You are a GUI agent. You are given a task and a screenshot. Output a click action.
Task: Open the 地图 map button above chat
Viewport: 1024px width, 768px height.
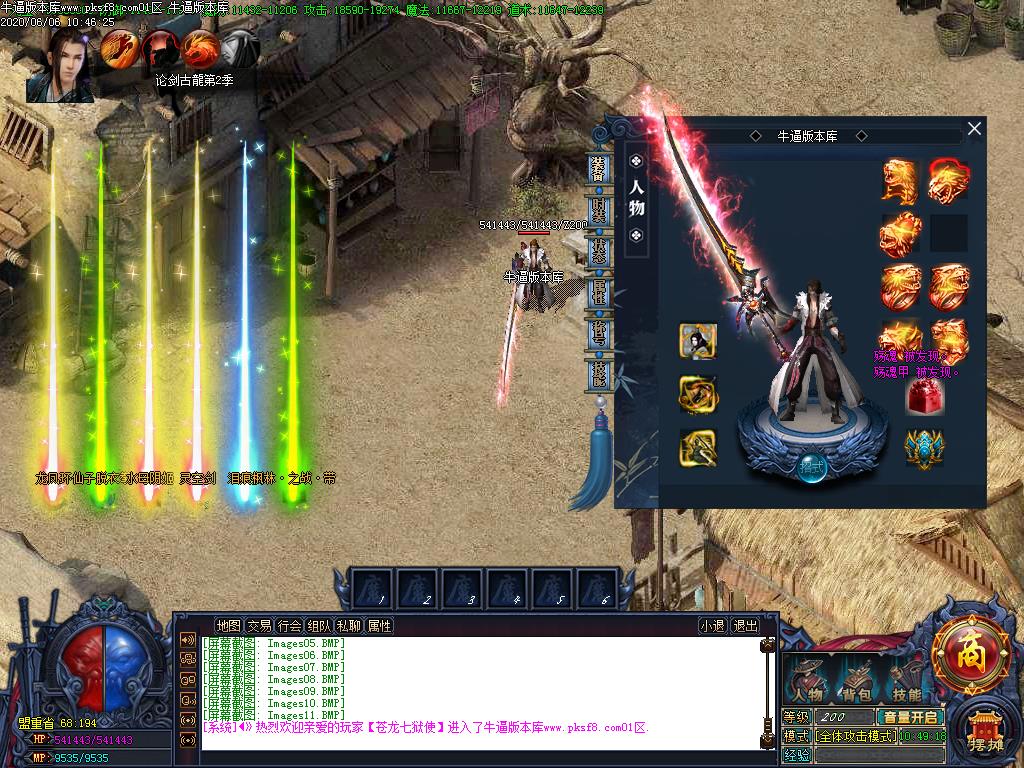pos(228,626)
